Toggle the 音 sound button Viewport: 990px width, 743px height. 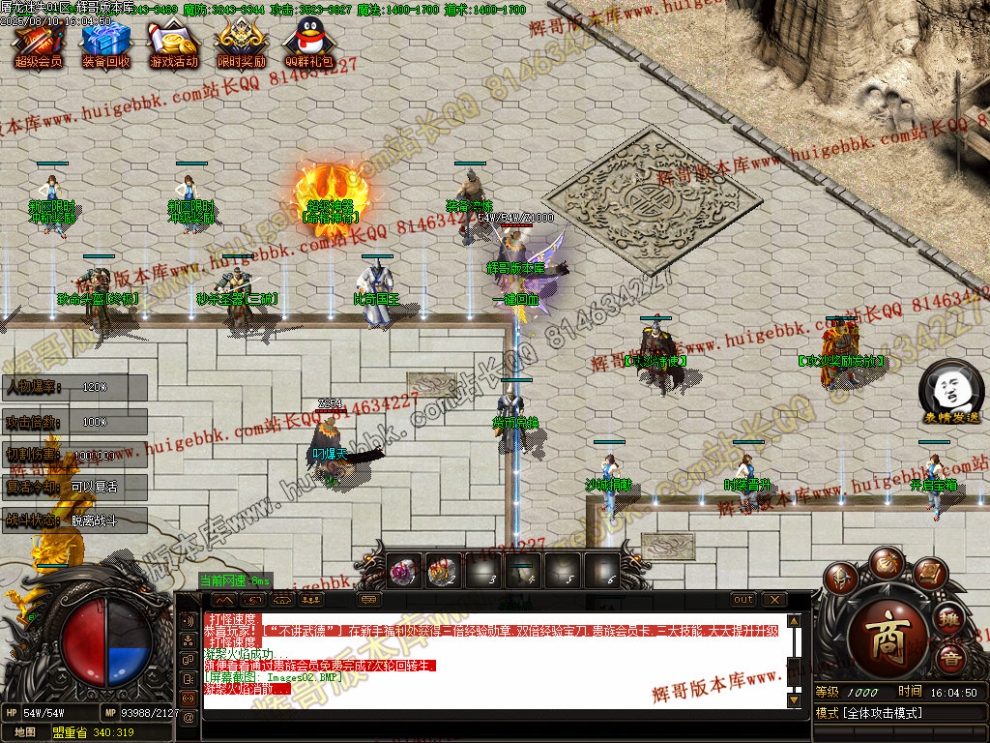pyautogui.click(x=950, y=658)
